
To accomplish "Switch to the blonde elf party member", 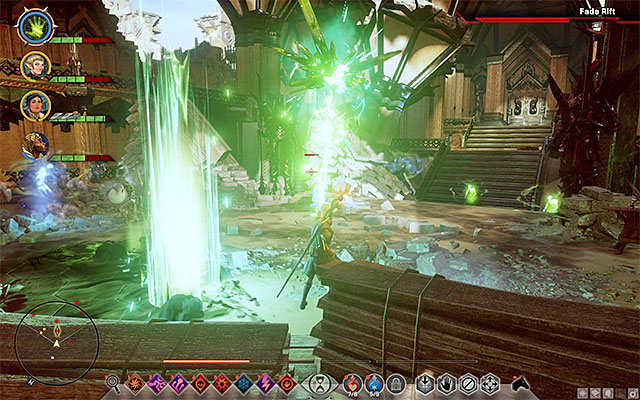I will (x=33, y=66).
